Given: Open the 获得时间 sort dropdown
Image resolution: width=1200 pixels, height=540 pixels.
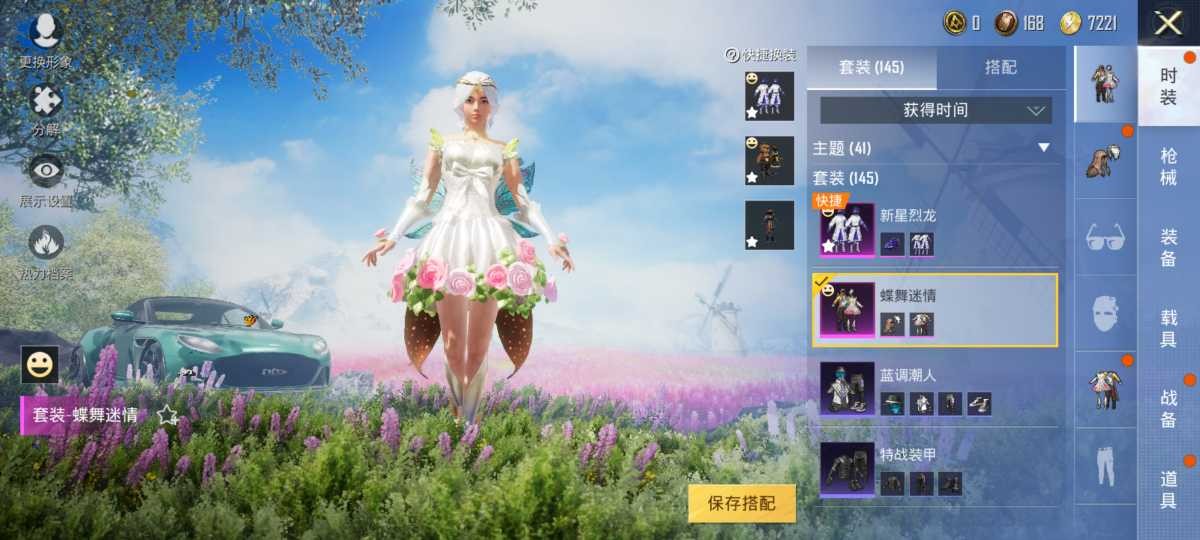Looking at the screenshot, I should (935, 110).
